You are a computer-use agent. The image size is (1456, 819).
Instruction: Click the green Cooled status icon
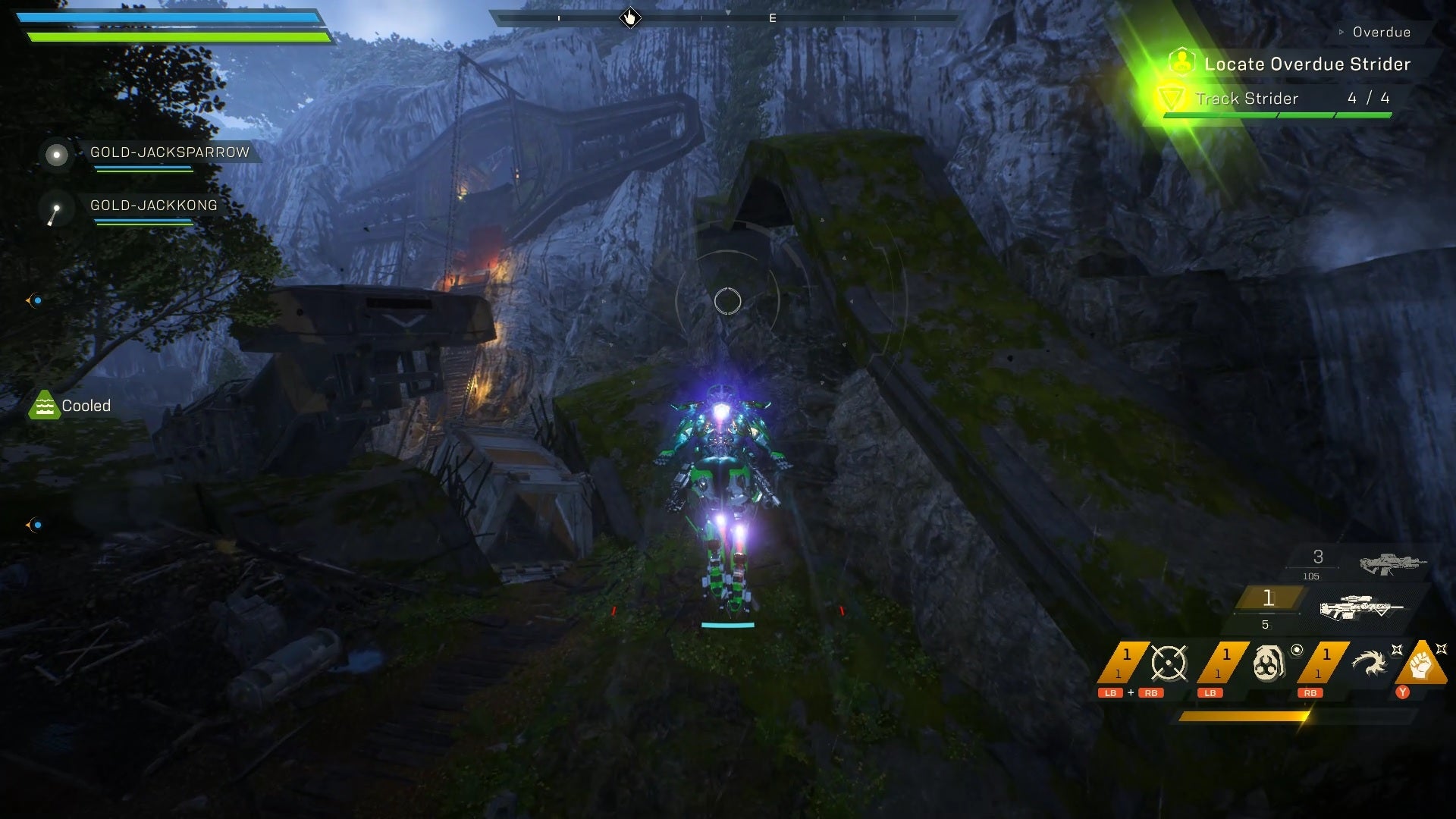[x=45, y=405]
